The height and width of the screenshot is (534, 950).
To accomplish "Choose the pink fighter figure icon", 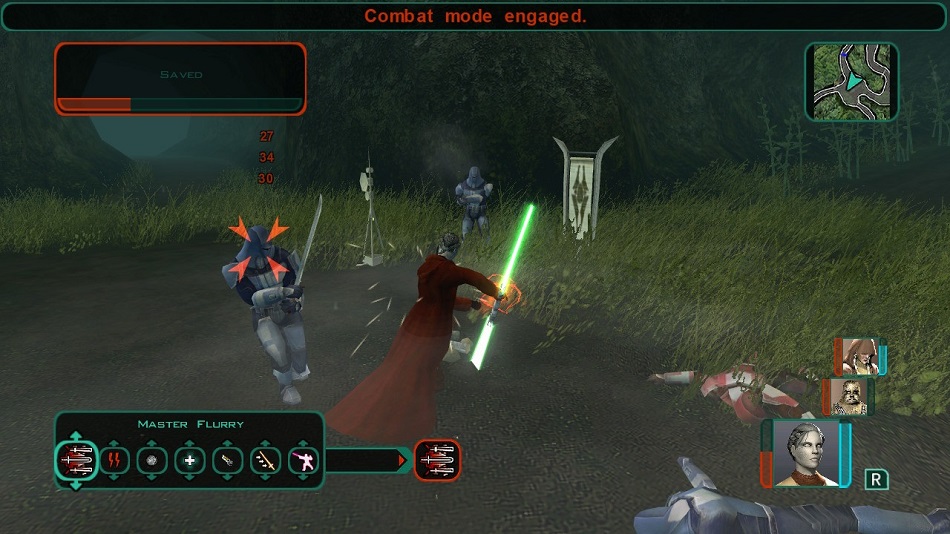I will 303,461.
